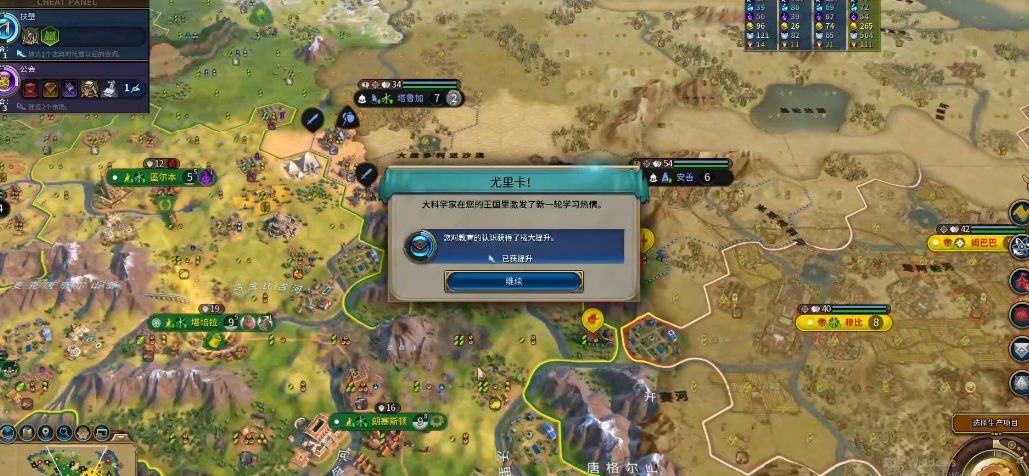Viewport: 1029px width, 476px height.
Task: Toggle the map pin tool
Action: pyautogui.click(x=46, y=433)
